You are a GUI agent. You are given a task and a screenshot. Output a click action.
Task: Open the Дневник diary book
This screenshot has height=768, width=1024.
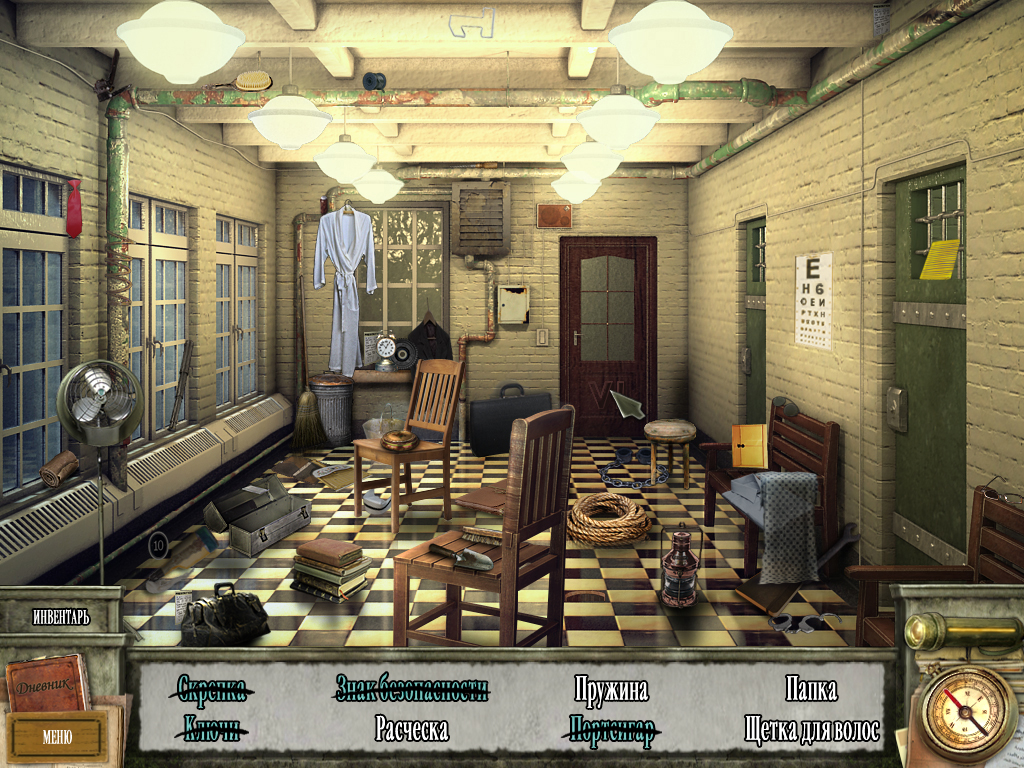click(47, 685)
